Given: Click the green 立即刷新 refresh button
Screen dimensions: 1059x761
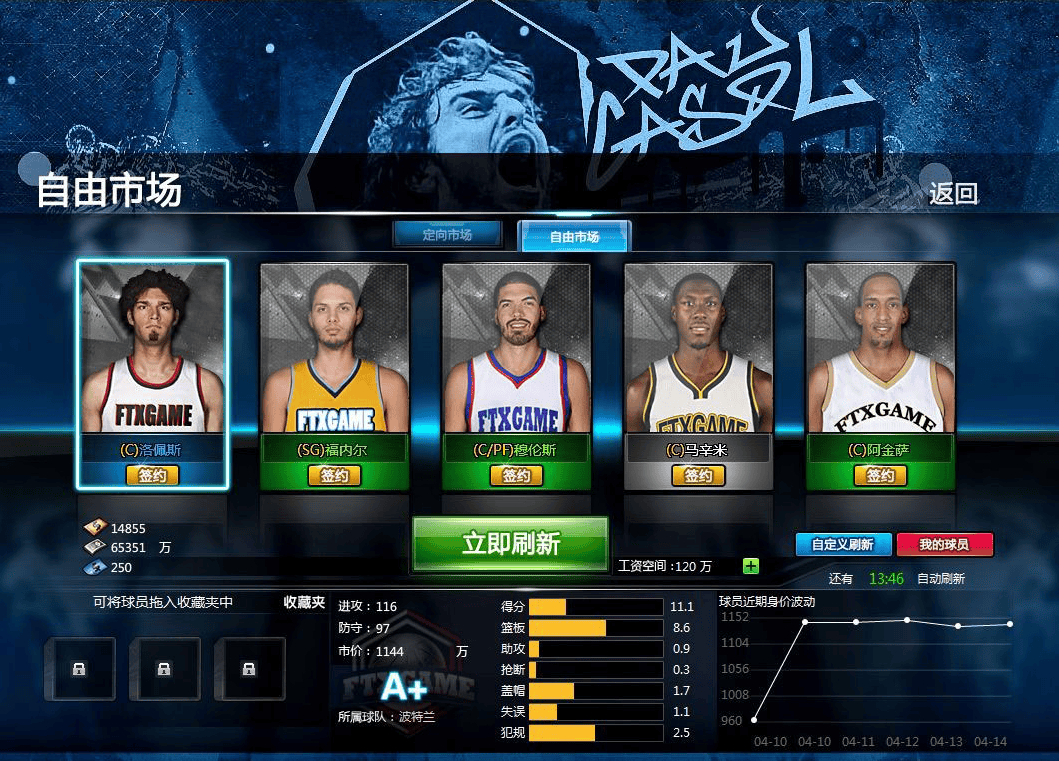Looking at the screenshot, I should coord(510,544).
